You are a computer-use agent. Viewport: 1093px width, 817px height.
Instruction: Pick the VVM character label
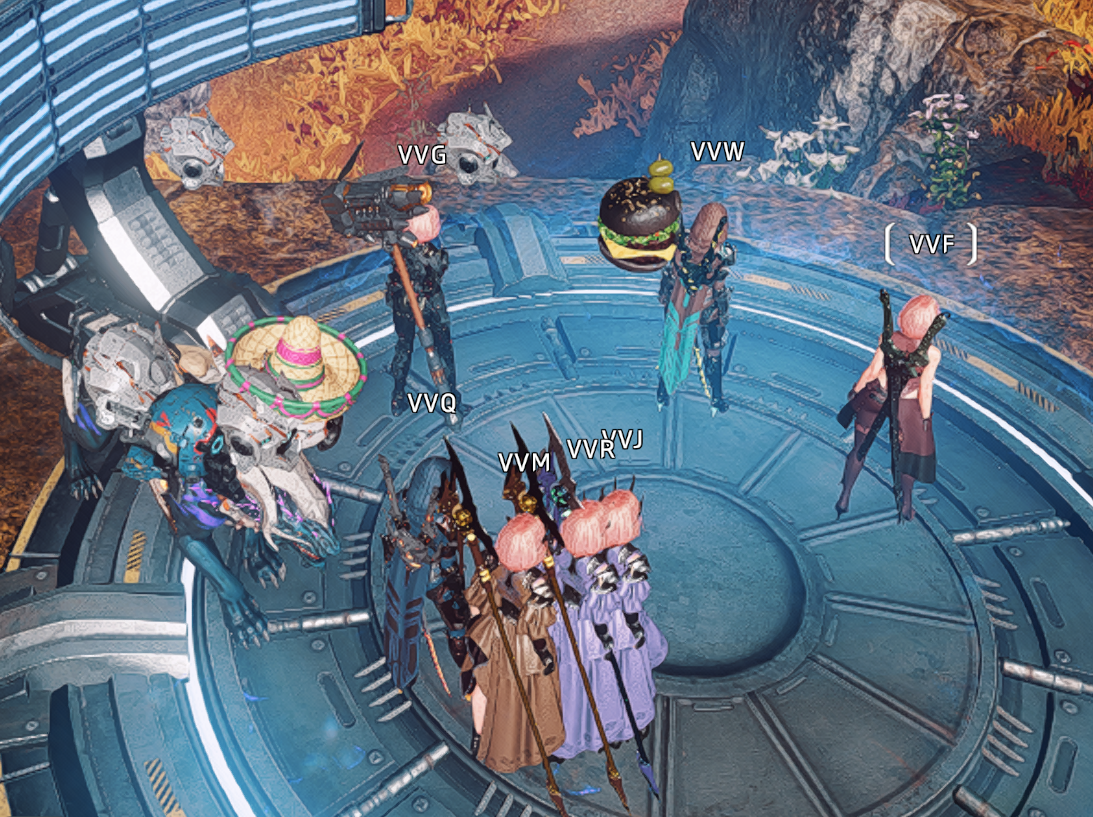(525, 462)
